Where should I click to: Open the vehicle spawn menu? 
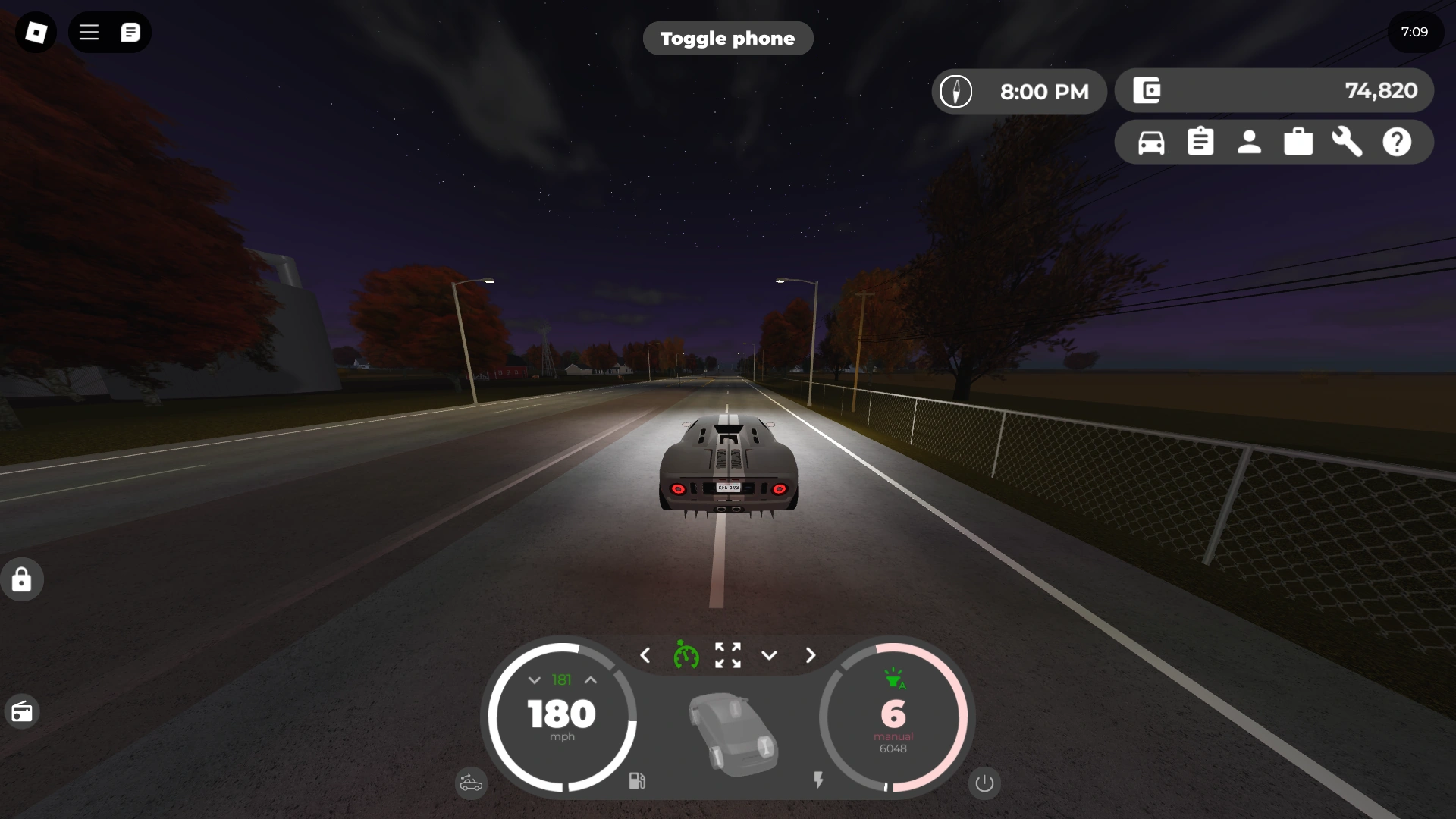[1150, 142]
